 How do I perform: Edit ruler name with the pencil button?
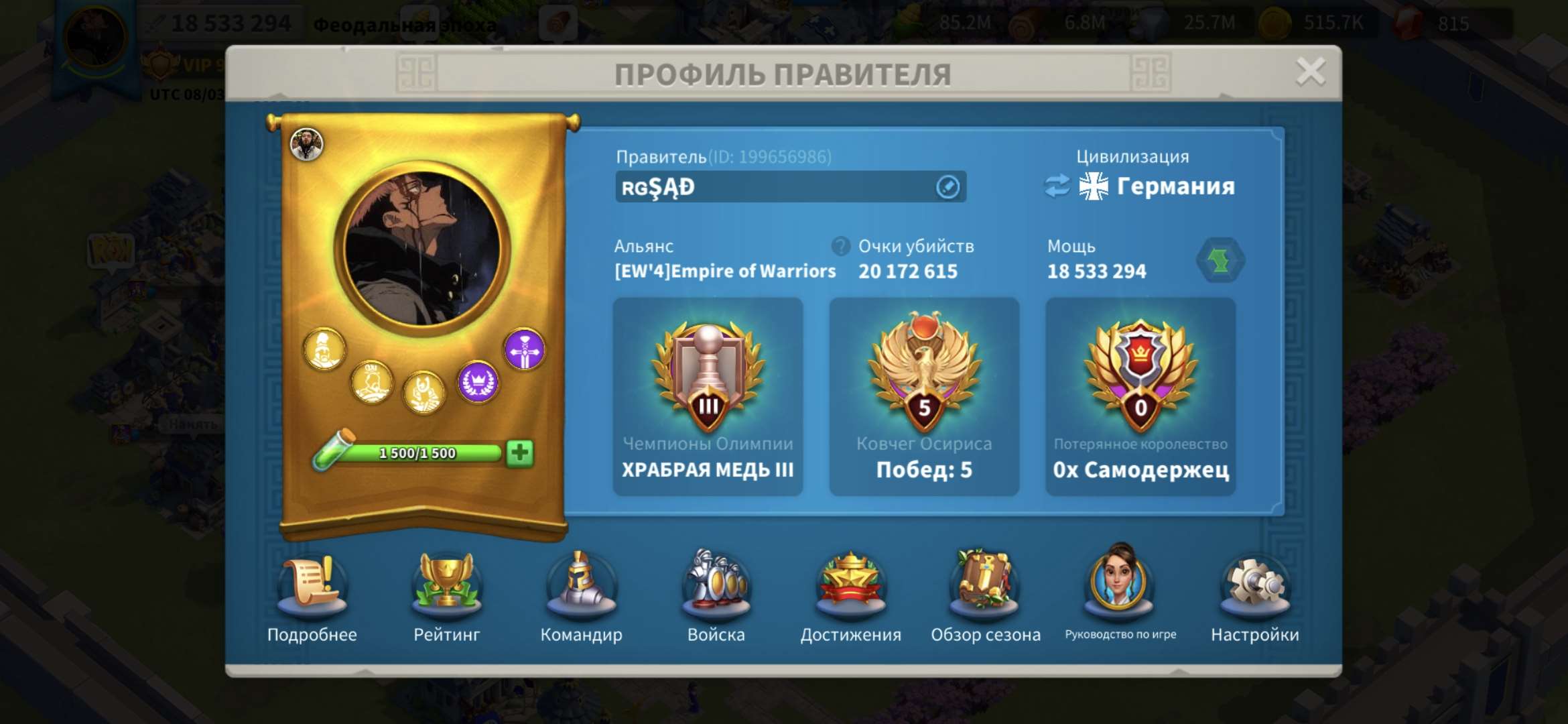(947, 186)
